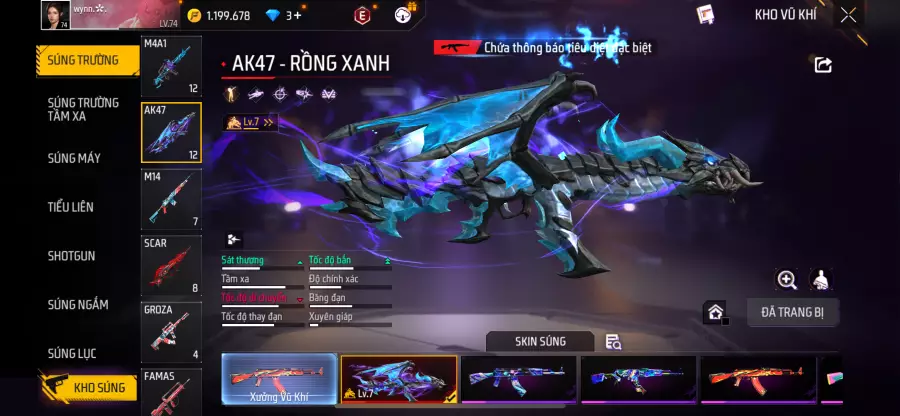The image size is (900, 416).
Task: Open the Súng Máy category
Action: pyautogui.click(x=74, y=158)
